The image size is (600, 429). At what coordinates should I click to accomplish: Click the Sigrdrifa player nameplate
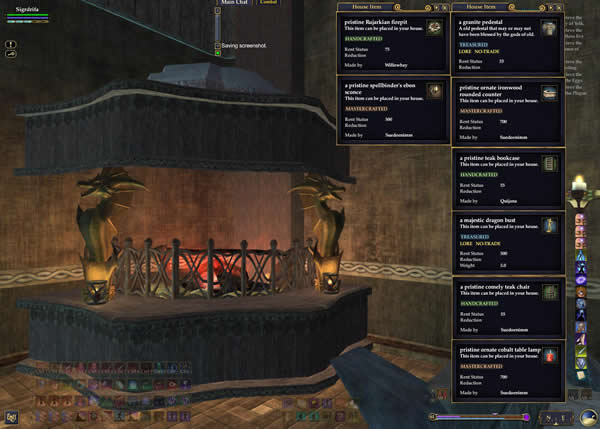point(26,6)
